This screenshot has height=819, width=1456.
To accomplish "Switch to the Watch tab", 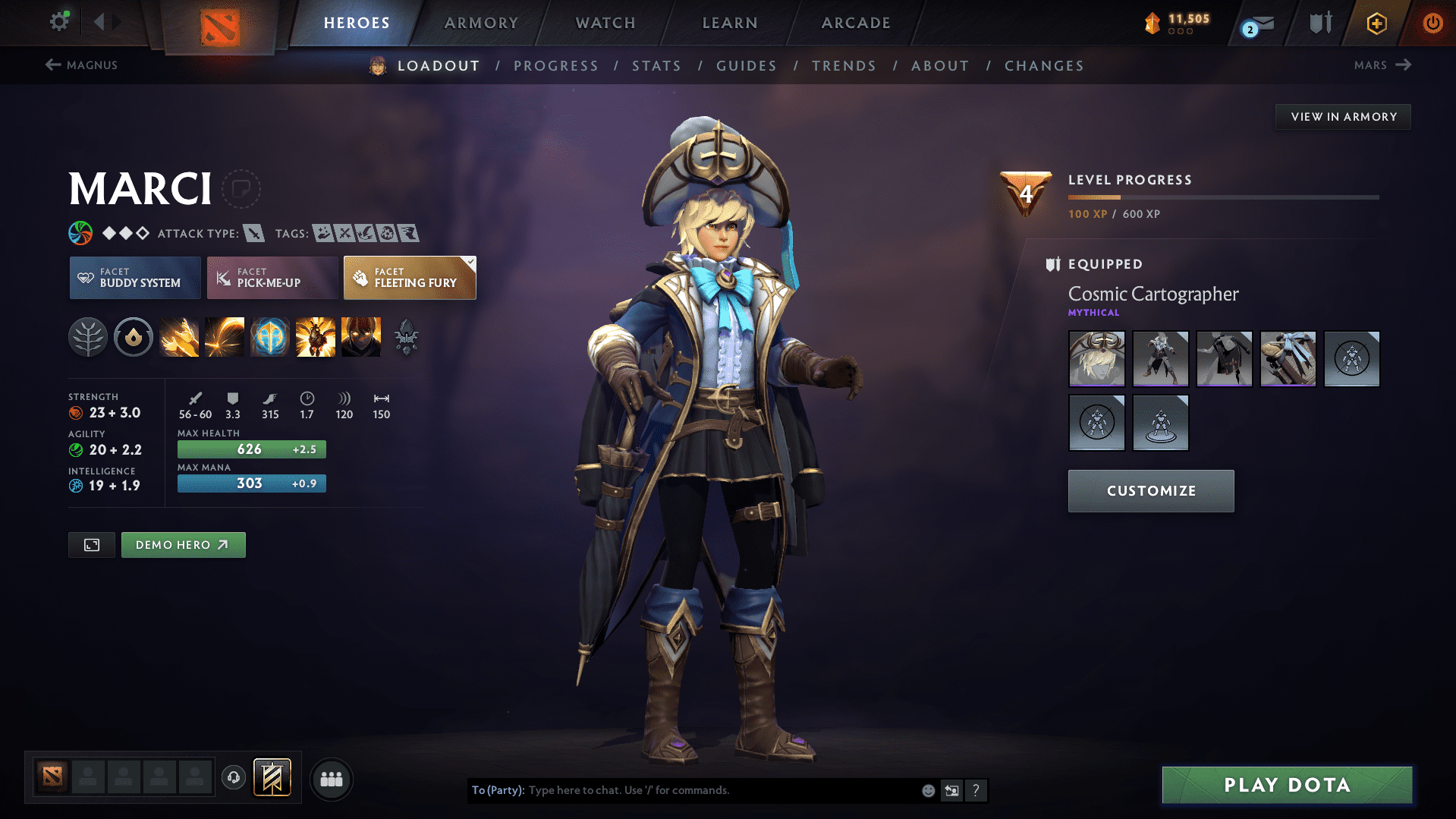I will (x=605, y=23).
